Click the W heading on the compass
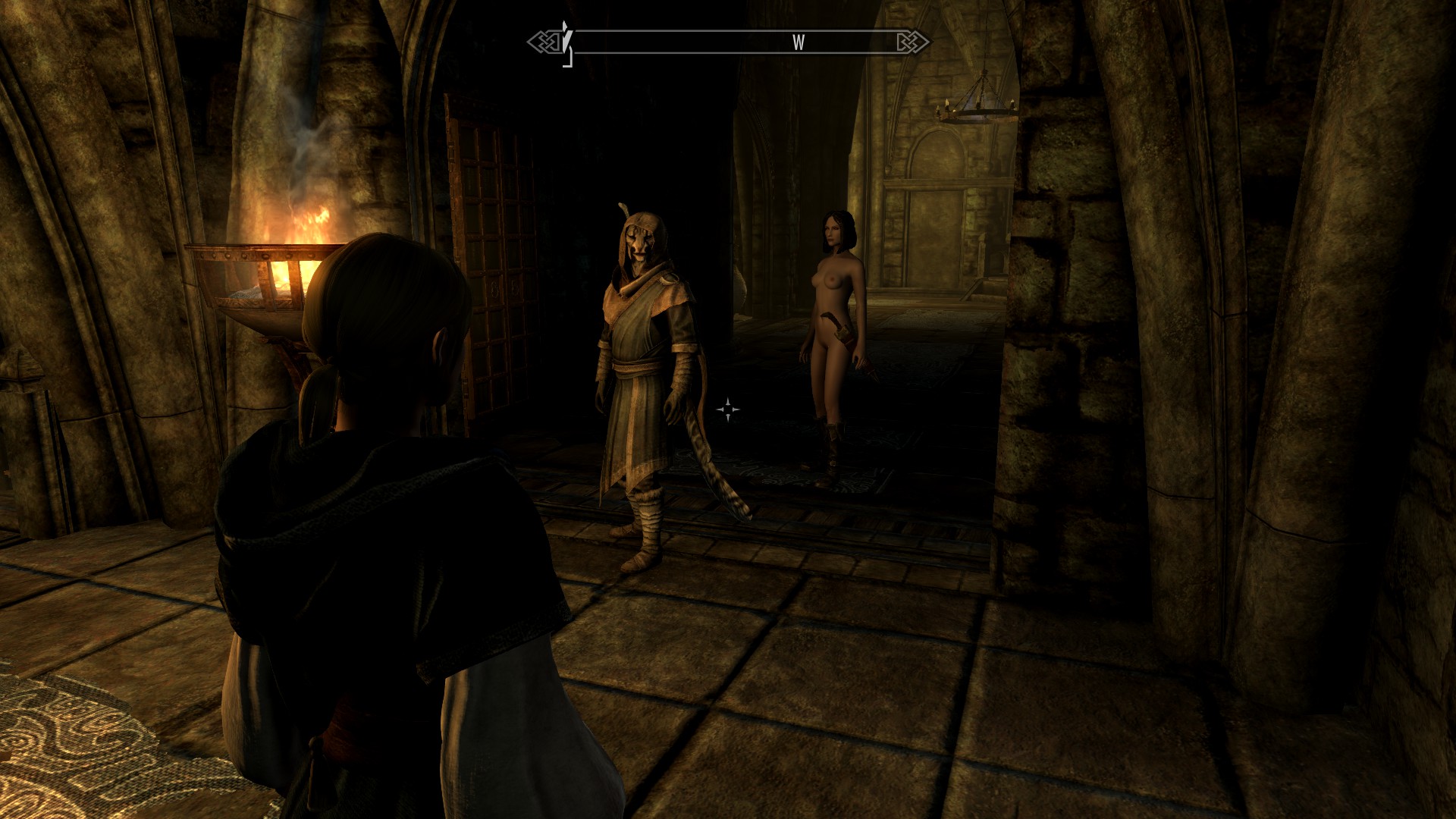This screenshot has width=1456, height=819. coord(798,43)
